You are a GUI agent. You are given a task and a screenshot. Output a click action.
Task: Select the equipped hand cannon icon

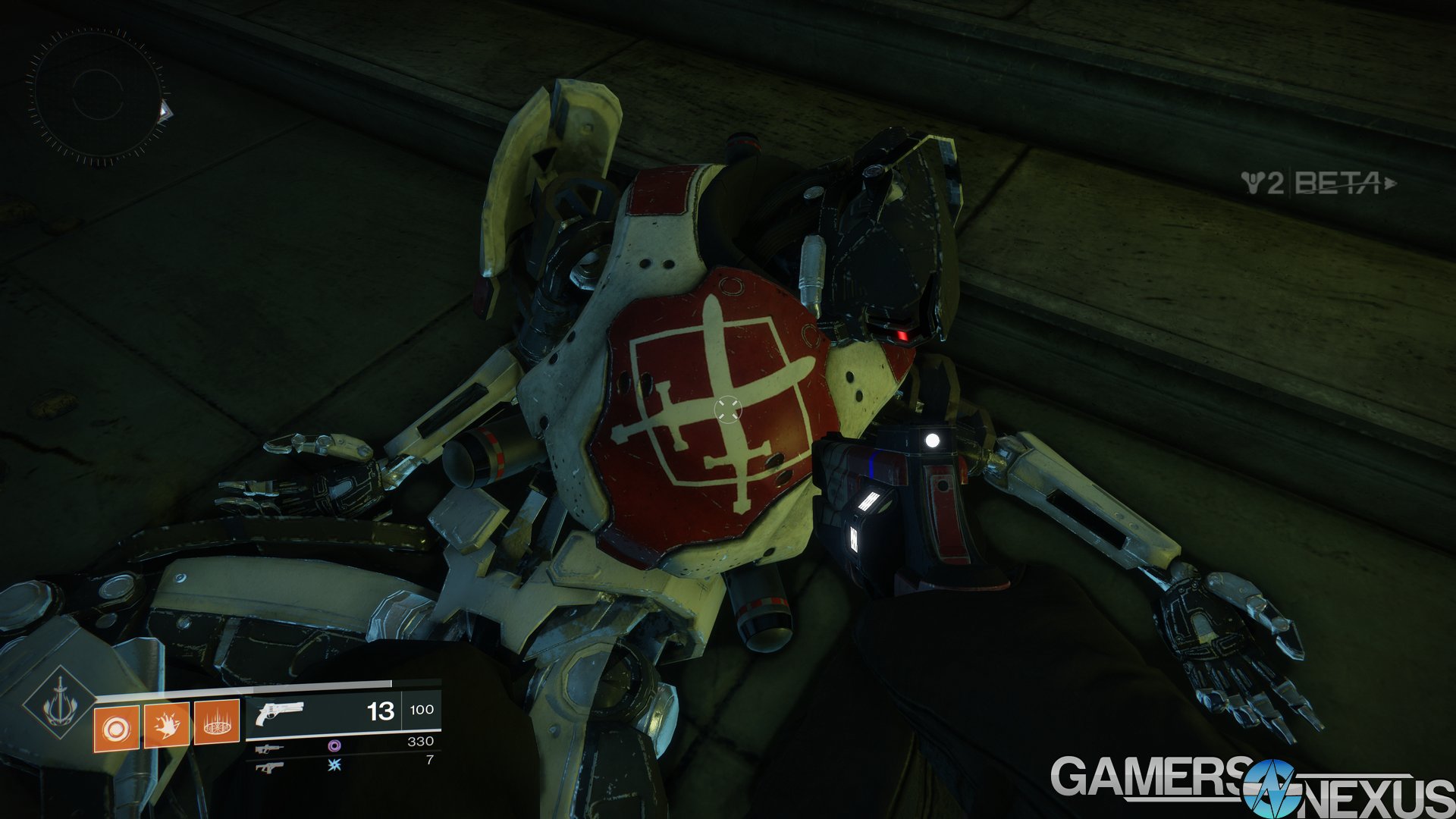coord(279,713)
